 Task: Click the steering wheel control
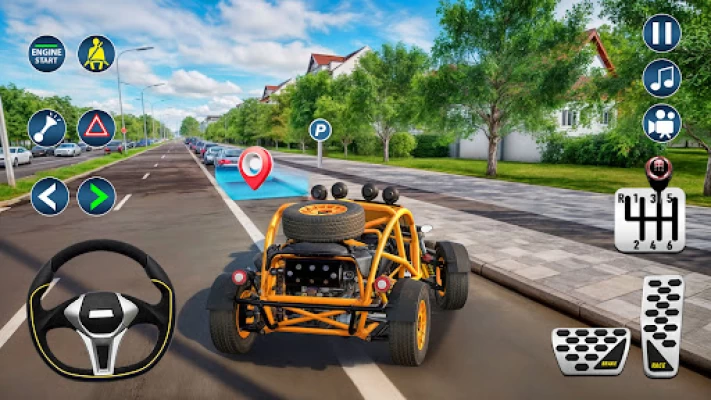pos(100,310)
